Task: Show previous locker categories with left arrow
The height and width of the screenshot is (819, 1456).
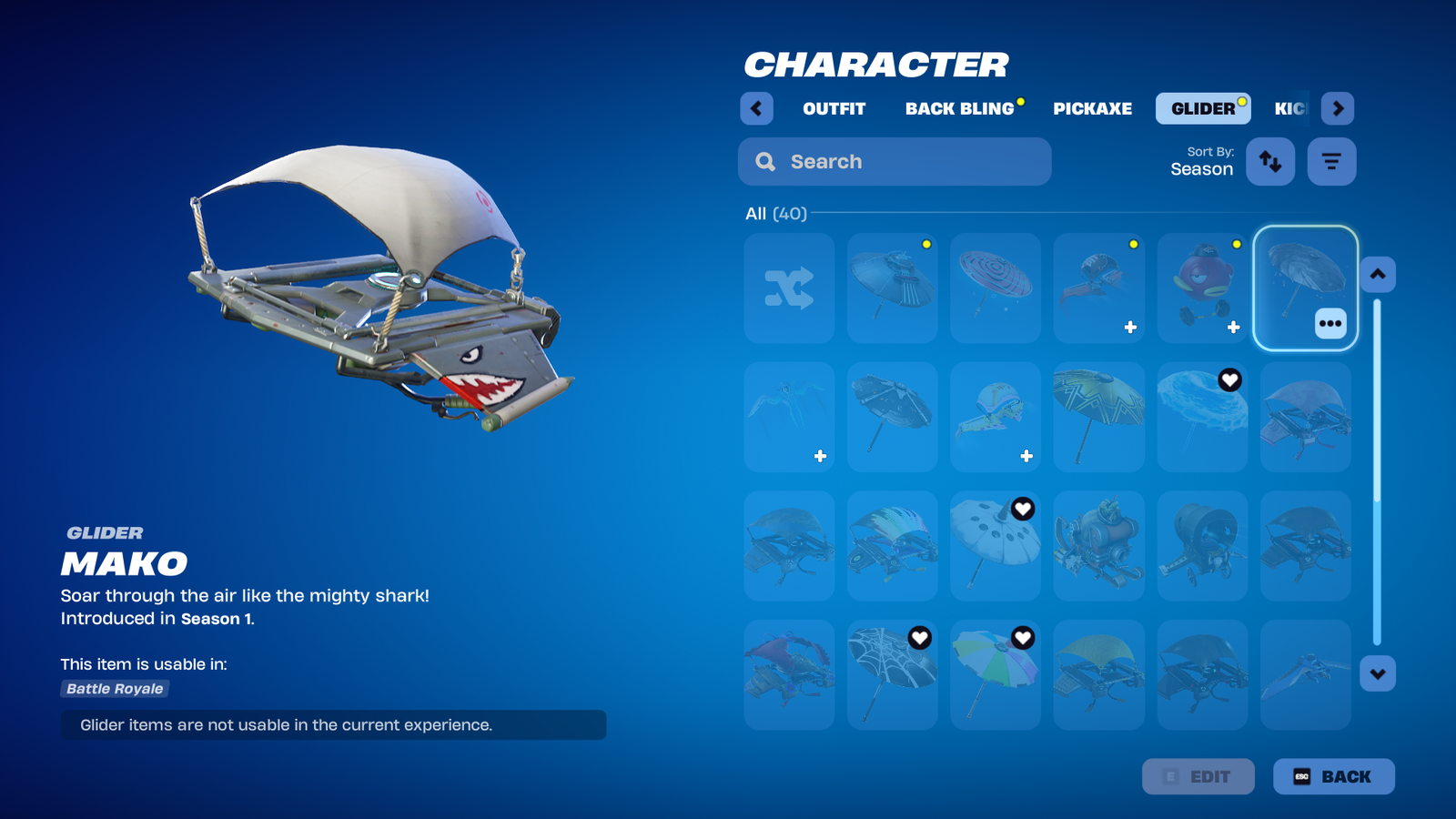Action: click(x=756, y=108)
